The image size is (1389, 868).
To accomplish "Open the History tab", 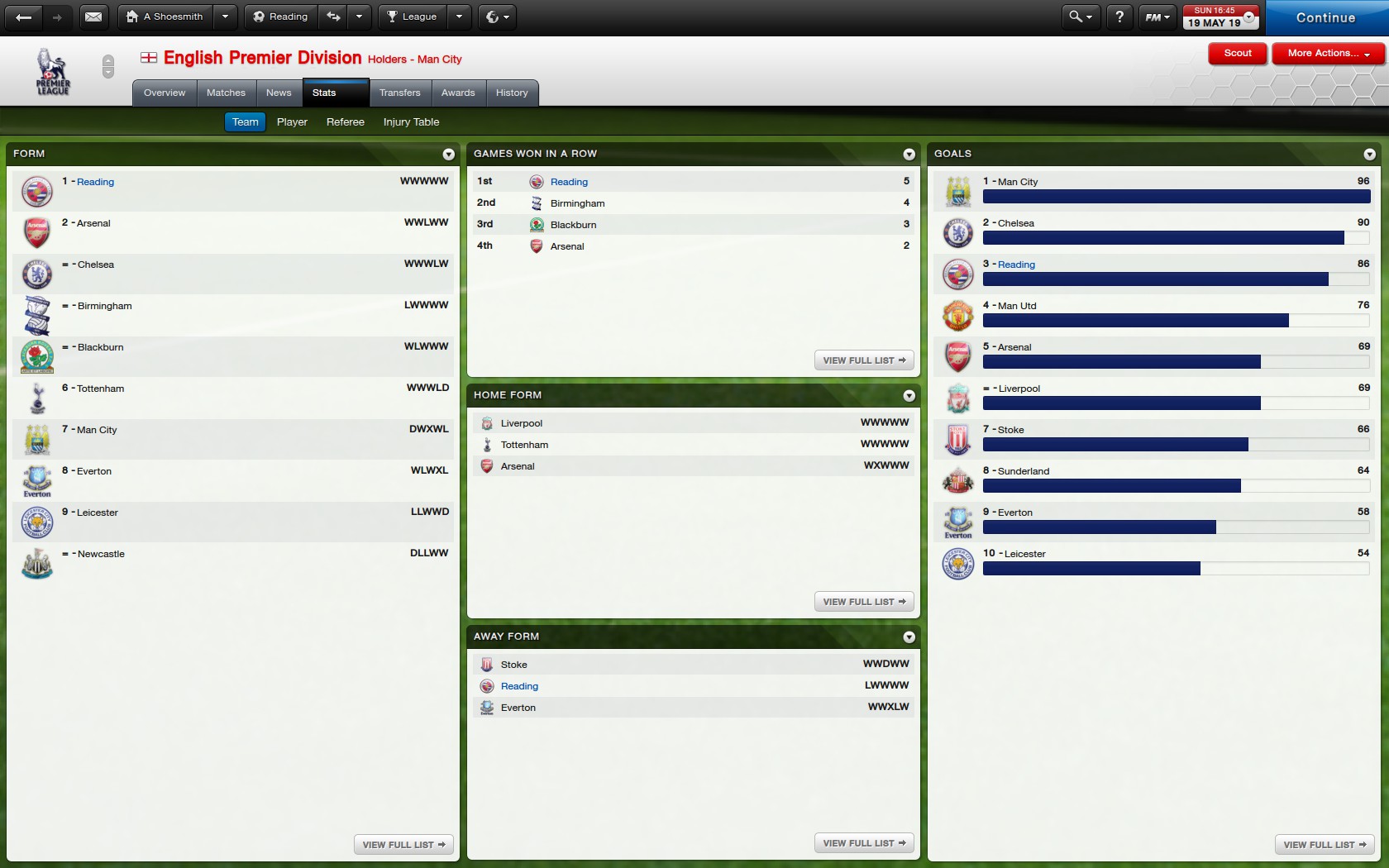I will tap(512, 93).
